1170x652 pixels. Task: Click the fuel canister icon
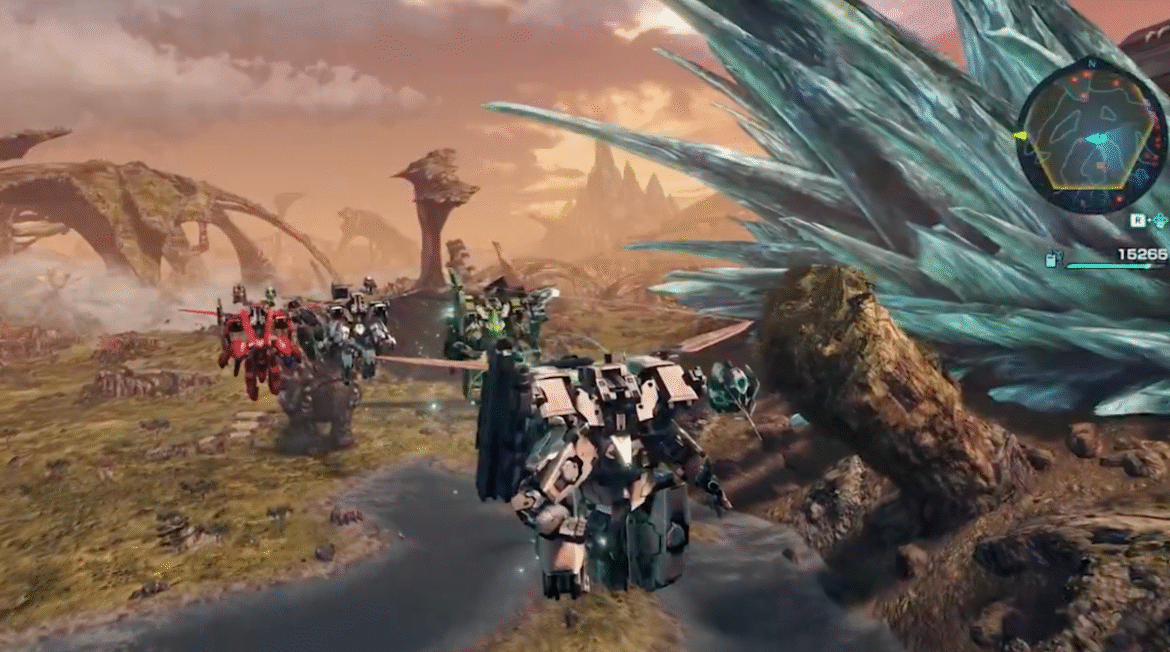(x=1052, y=260)
